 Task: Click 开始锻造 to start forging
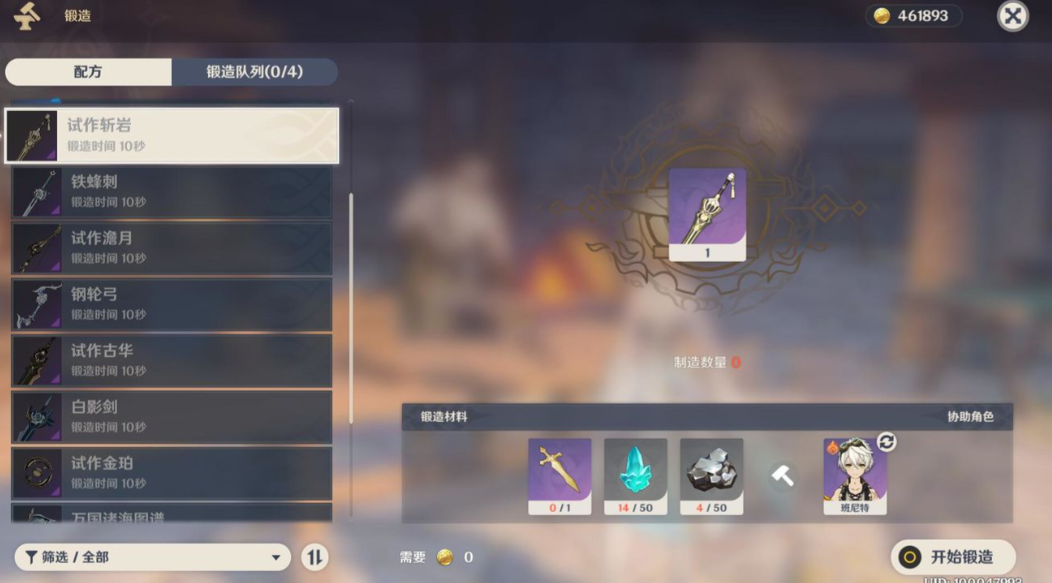tap(952, 557)
